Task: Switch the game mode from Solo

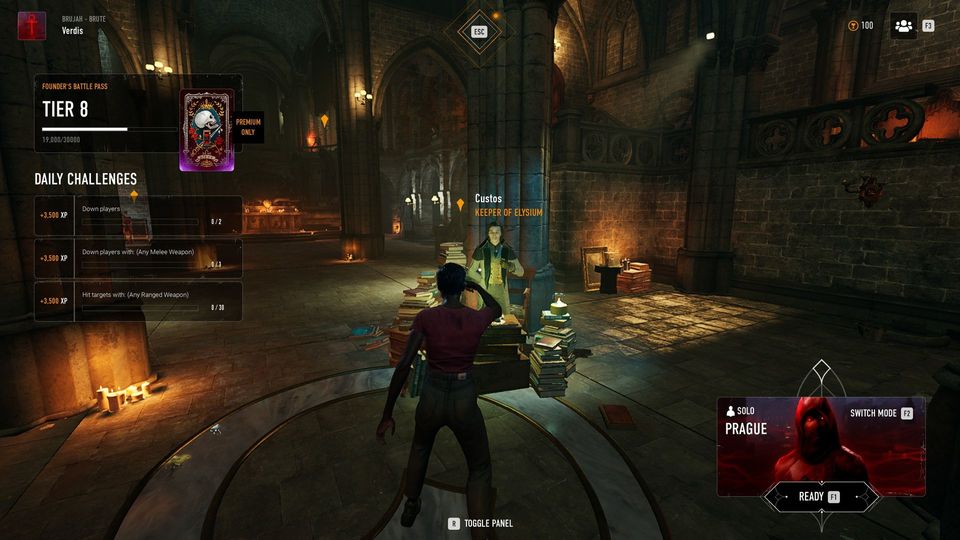Action: 880,413
